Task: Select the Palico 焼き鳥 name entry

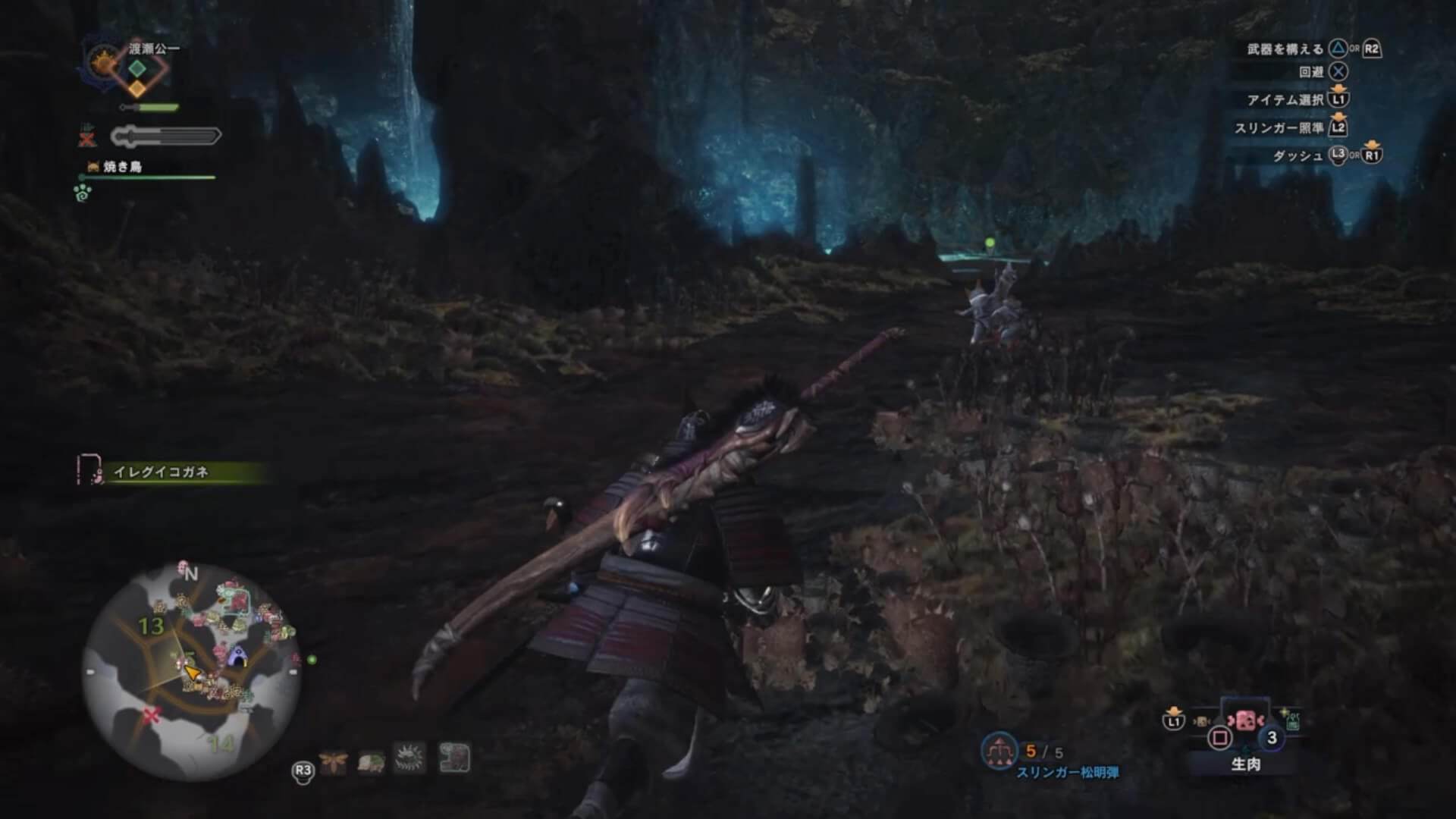Action: coord(122,167)
